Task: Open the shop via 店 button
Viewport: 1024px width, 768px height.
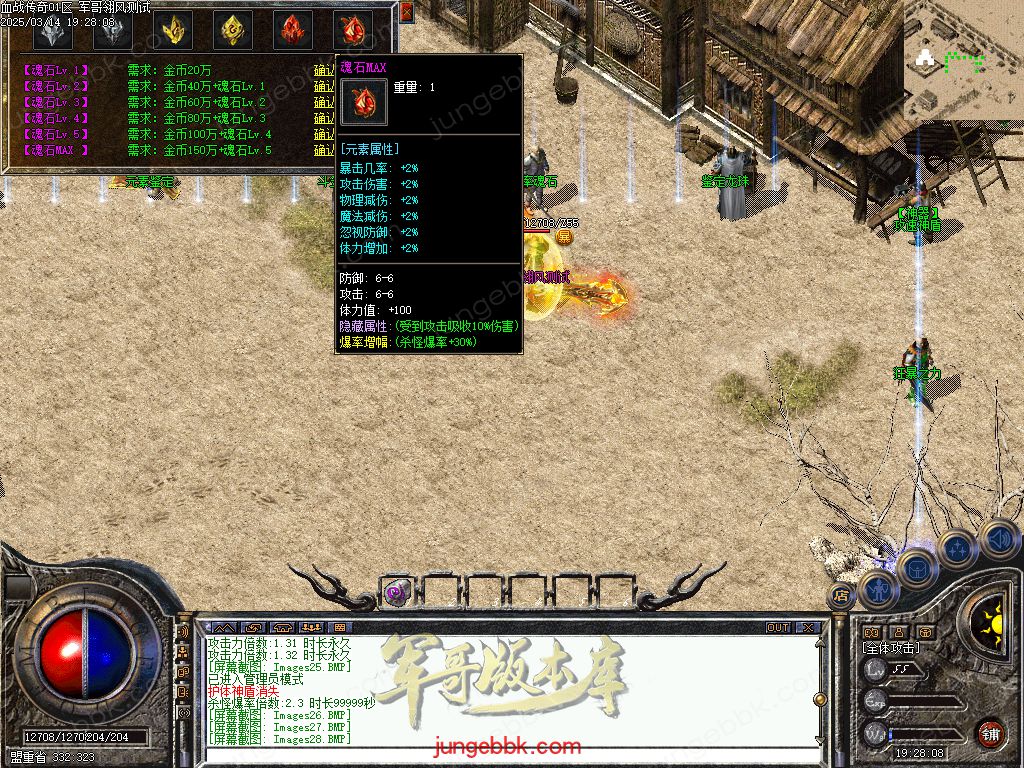Action: (841, 597)
